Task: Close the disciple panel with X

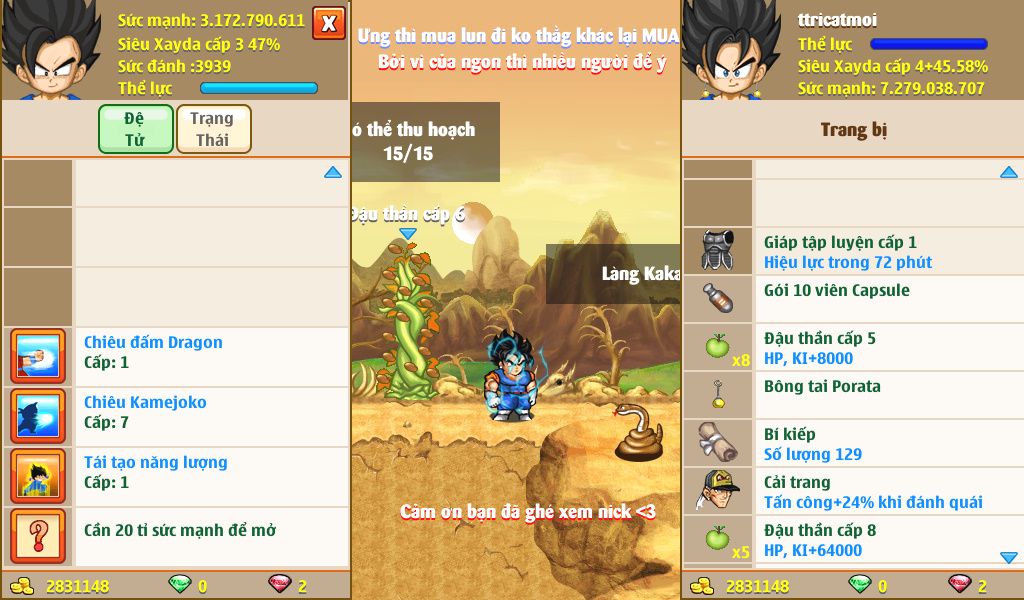Action: [x=328, y=23]
